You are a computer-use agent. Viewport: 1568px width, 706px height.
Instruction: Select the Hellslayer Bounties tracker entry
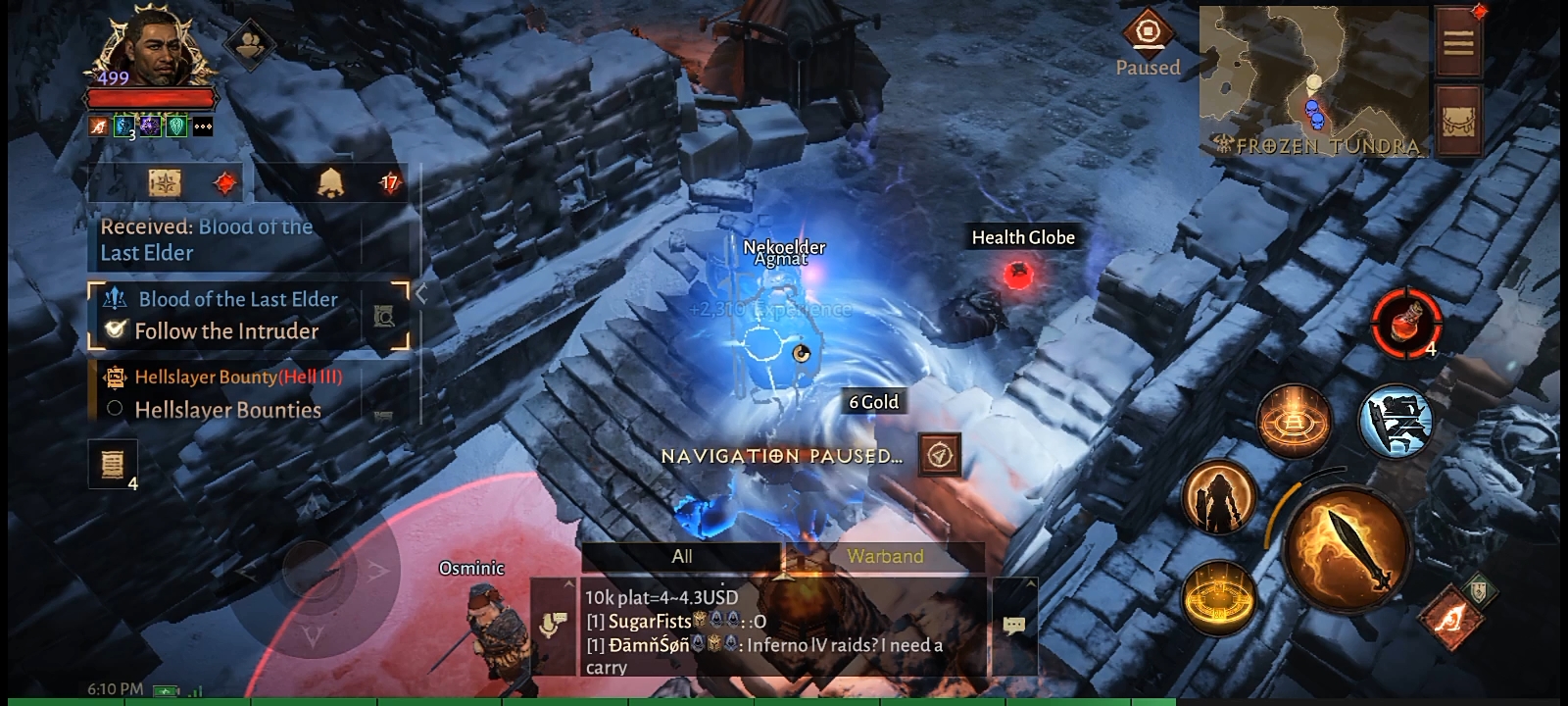pos(227,410)
